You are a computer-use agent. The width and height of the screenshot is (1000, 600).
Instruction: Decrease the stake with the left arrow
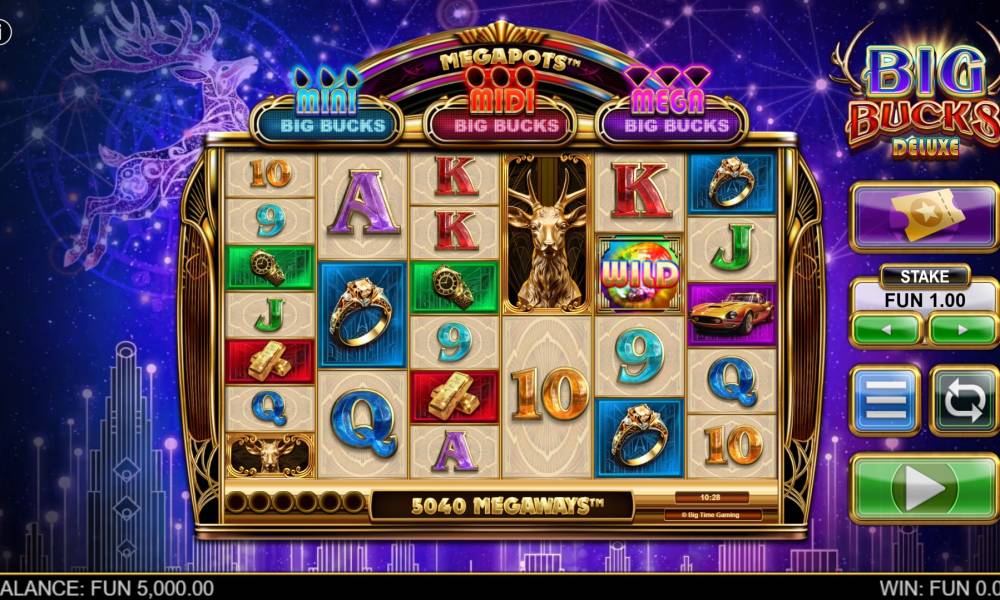(885, 329)
